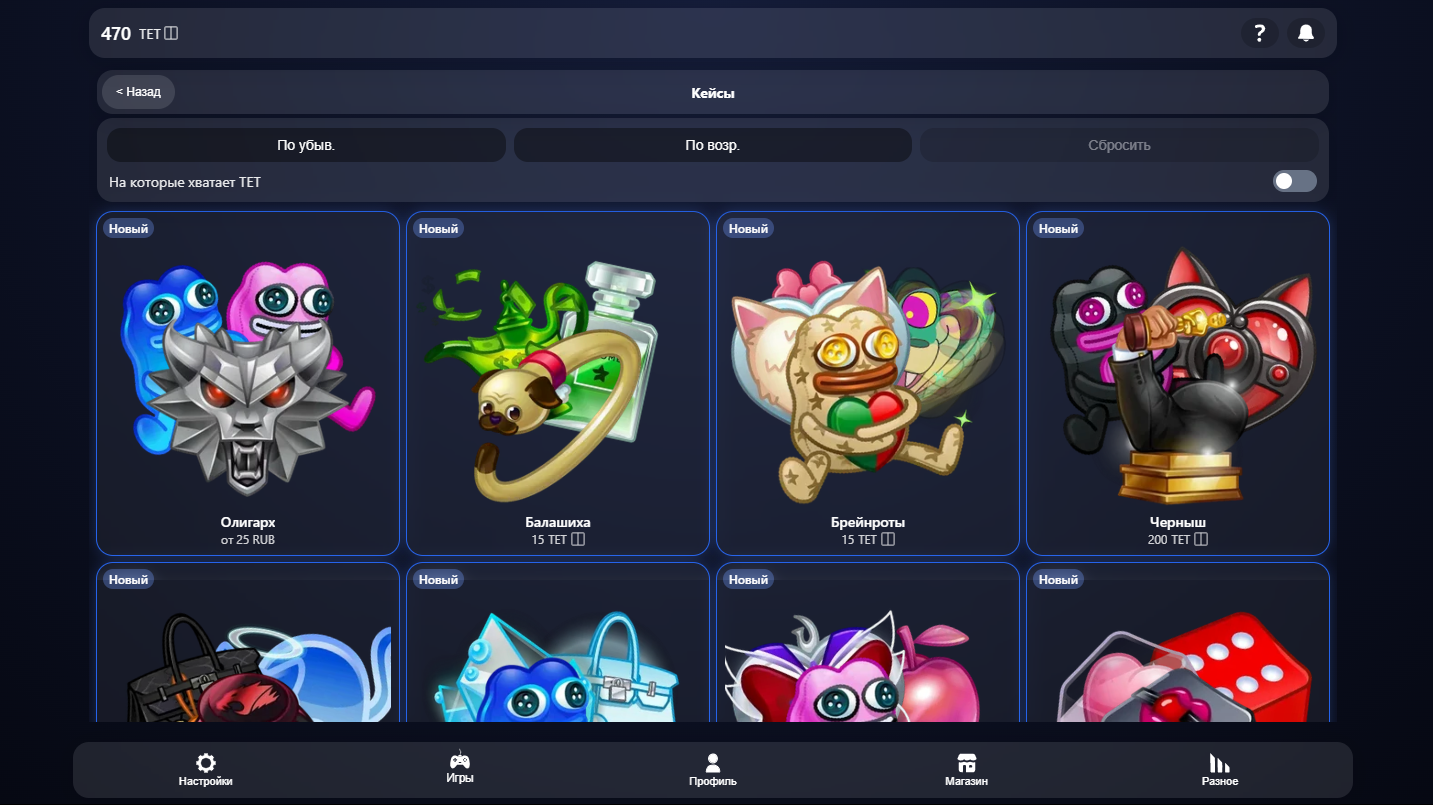Screen dimensions: 1433x805
Task: Enable the 'На которые хватает TET' filter
Action: [1294, 181]
